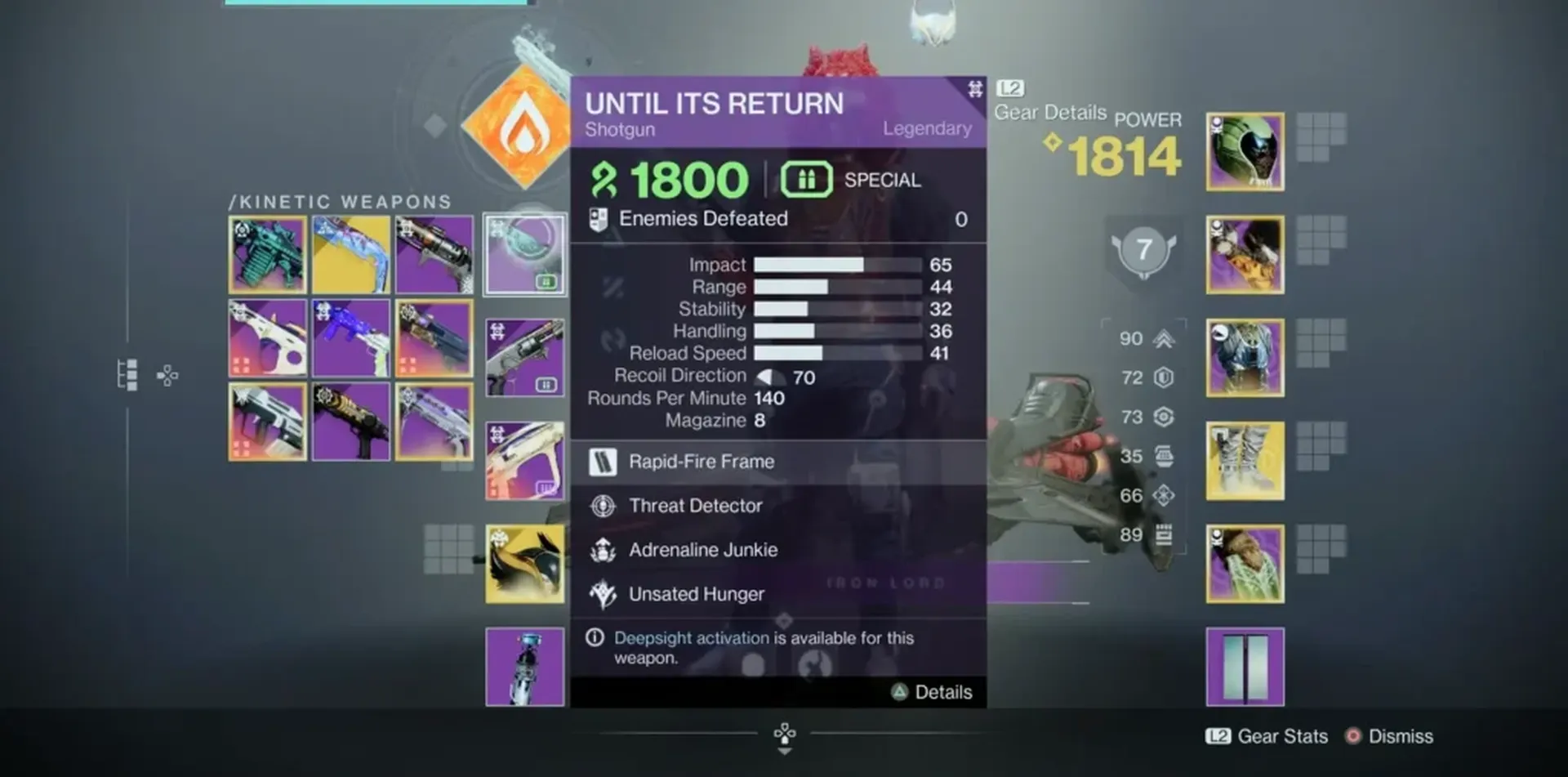Click the SPECIAL ammo type icon
The width and height of the screenshot is (1568, 777).
click(x=805, y=178)
